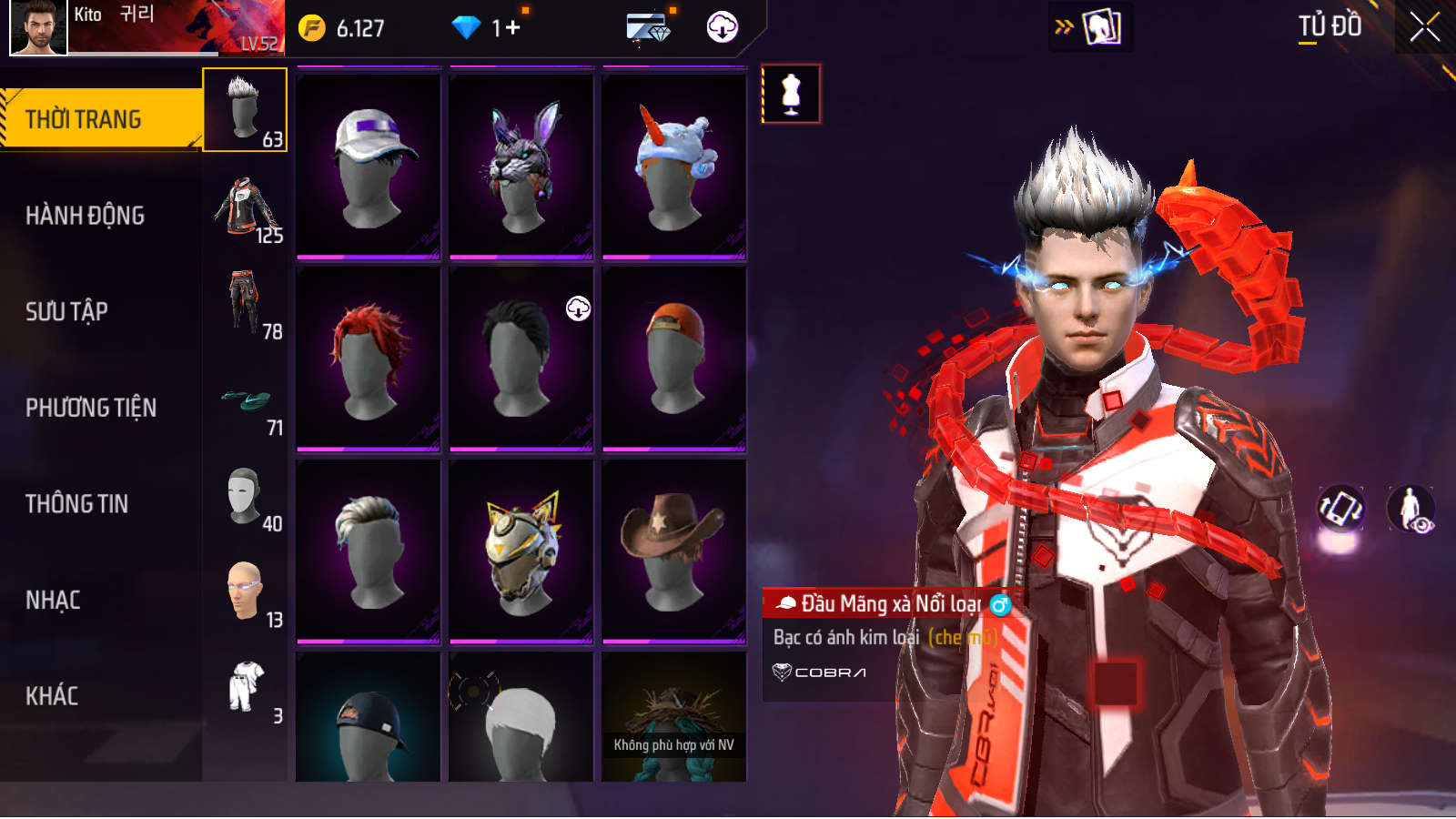The width and height of the screenshot is (1456, 819).
Task: Pick the white cap with purple stripe
Action: tap(369, 165)
